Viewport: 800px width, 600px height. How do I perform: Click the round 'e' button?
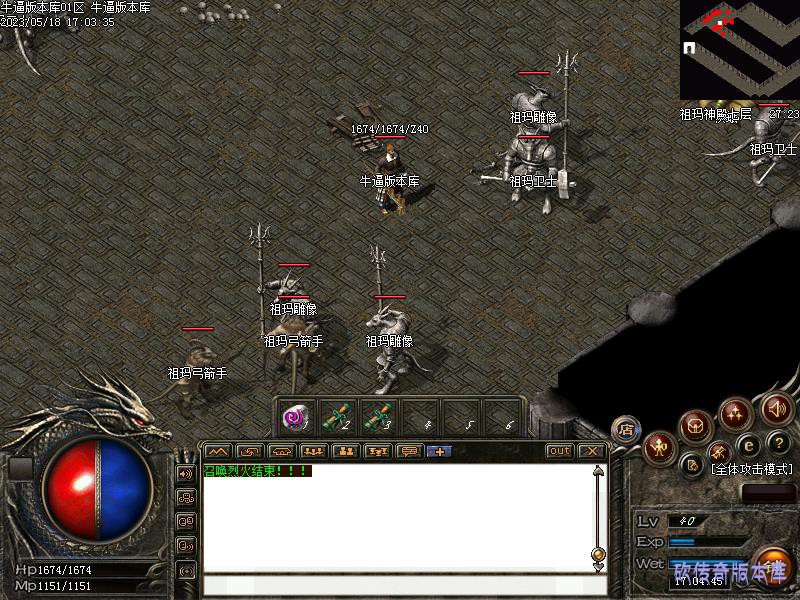pos(748,444)
